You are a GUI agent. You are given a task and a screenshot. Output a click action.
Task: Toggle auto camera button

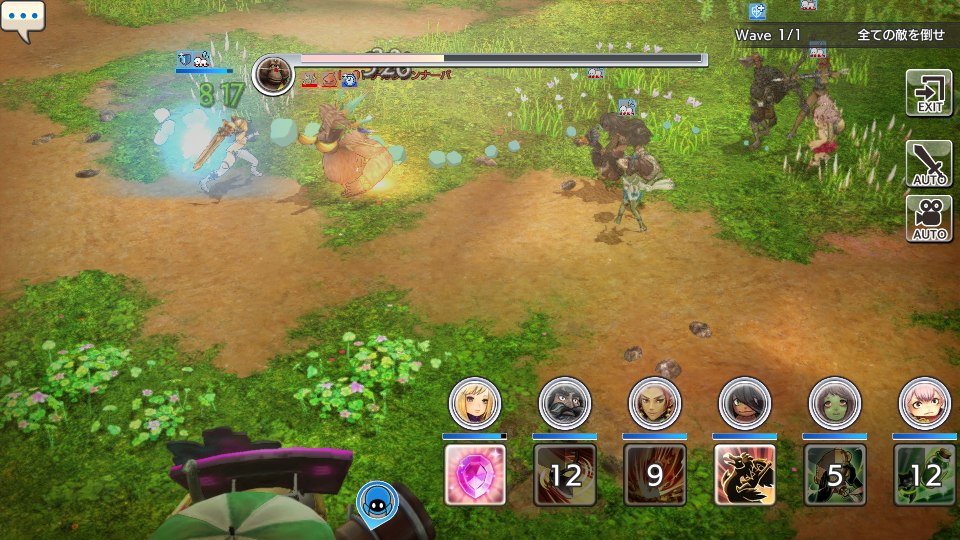coord(928,219)
